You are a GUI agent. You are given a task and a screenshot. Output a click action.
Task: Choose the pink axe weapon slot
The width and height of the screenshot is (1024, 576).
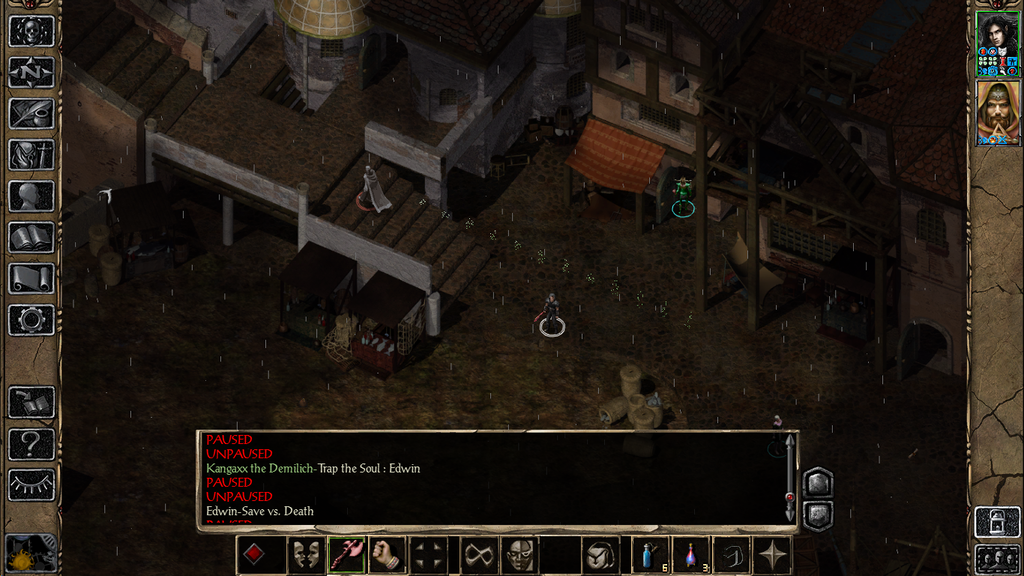[345, 555]
